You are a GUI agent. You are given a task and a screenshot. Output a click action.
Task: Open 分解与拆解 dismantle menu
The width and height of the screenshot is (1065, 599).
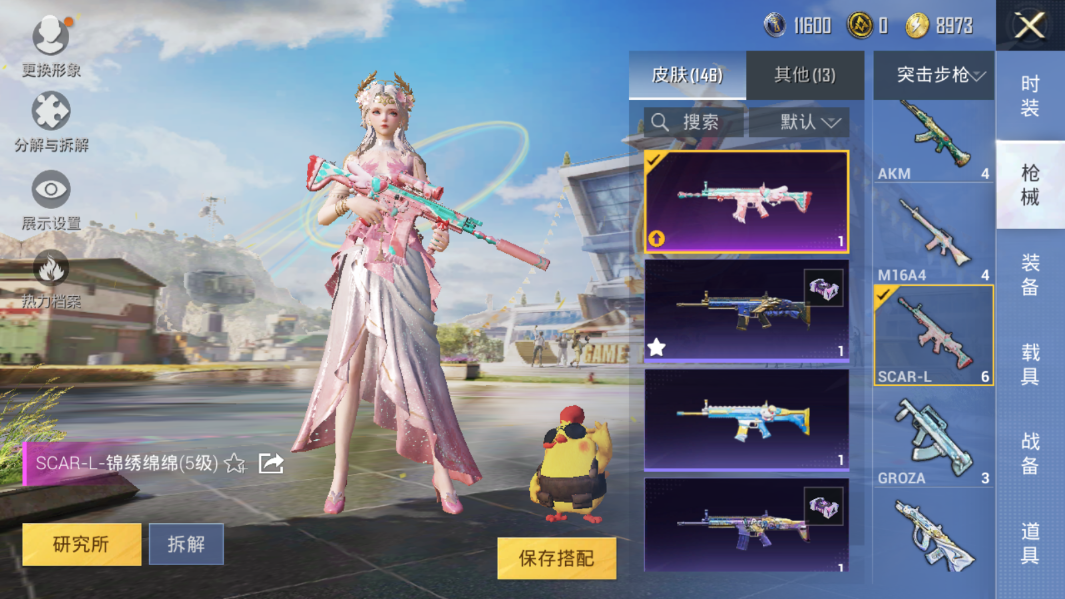coord(51,122)
